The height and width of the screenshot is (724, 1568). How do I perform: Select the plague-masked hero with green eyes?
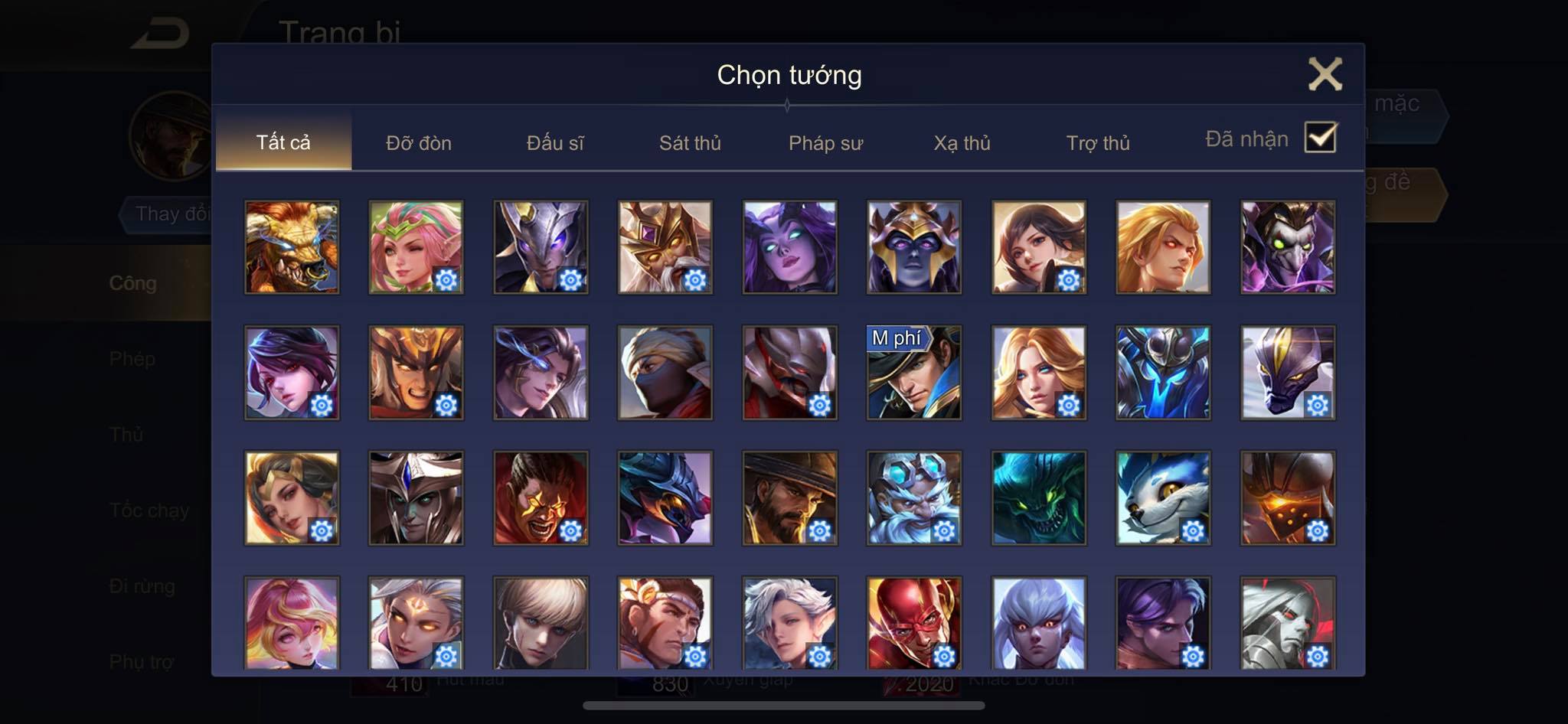click(x=1288, y=247)
